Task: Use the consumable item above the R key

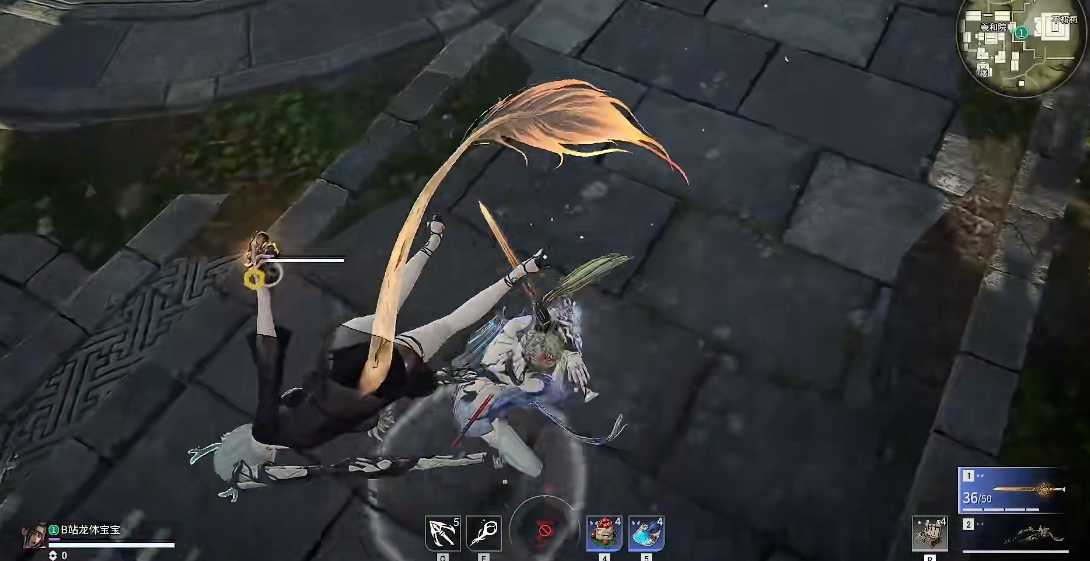Action: click(929, 533)
